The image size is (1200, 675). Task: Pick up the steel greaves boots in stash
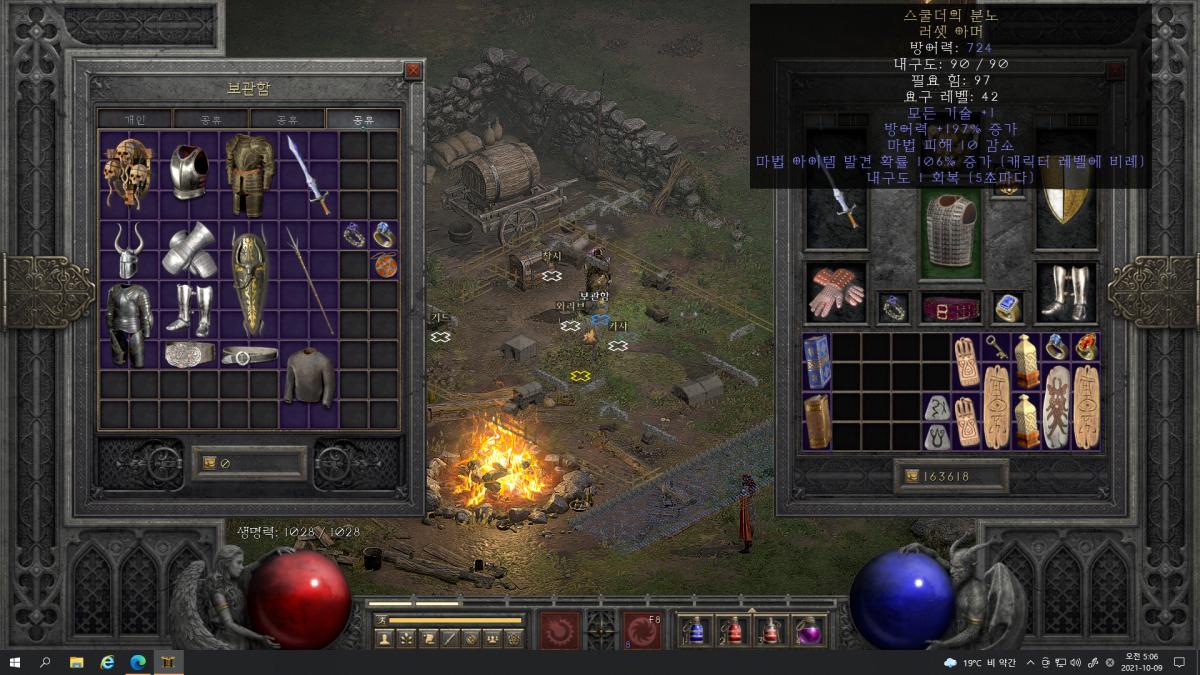(188, 309)
